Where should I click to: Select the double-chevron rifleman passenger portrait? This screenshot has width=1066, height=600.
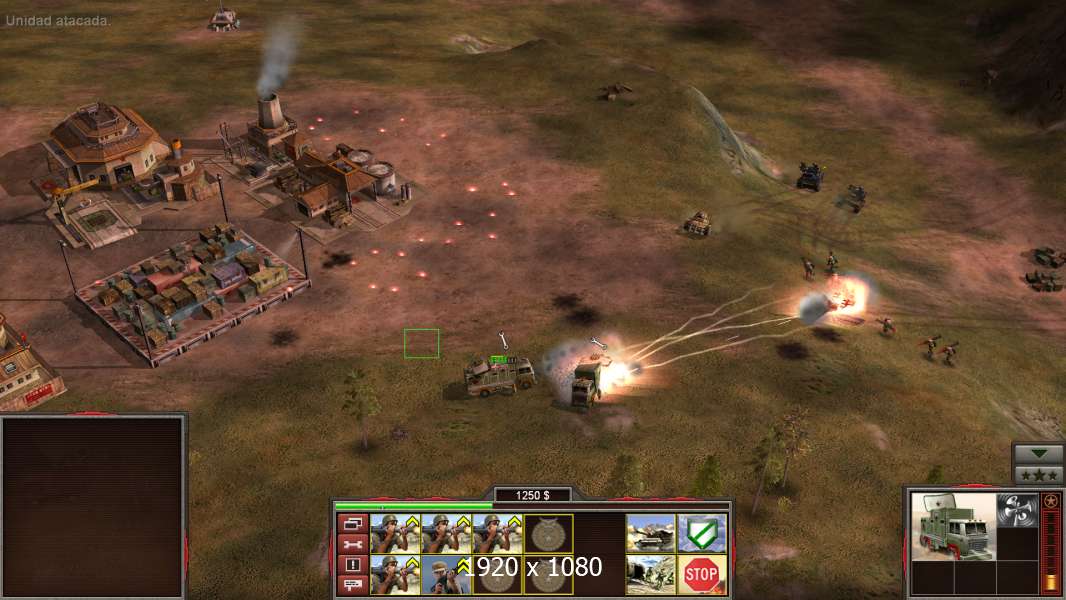pos(446,574)
